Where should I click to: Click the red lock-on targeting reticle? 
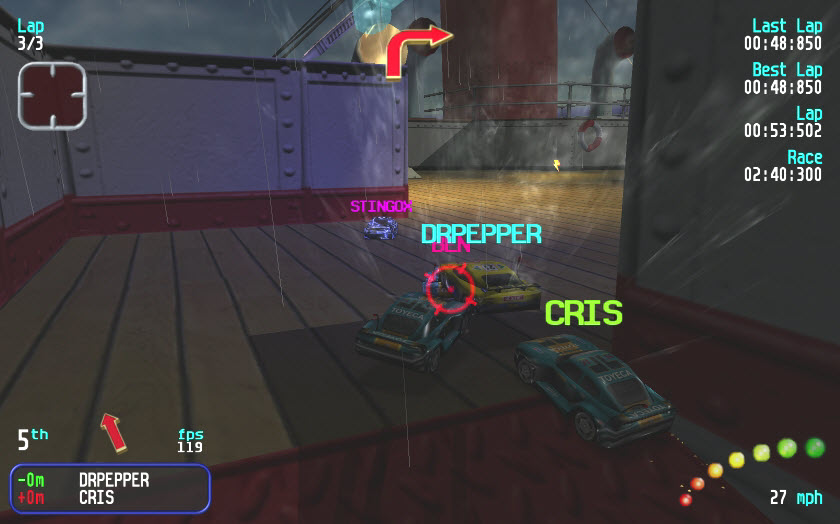[449, 288]
